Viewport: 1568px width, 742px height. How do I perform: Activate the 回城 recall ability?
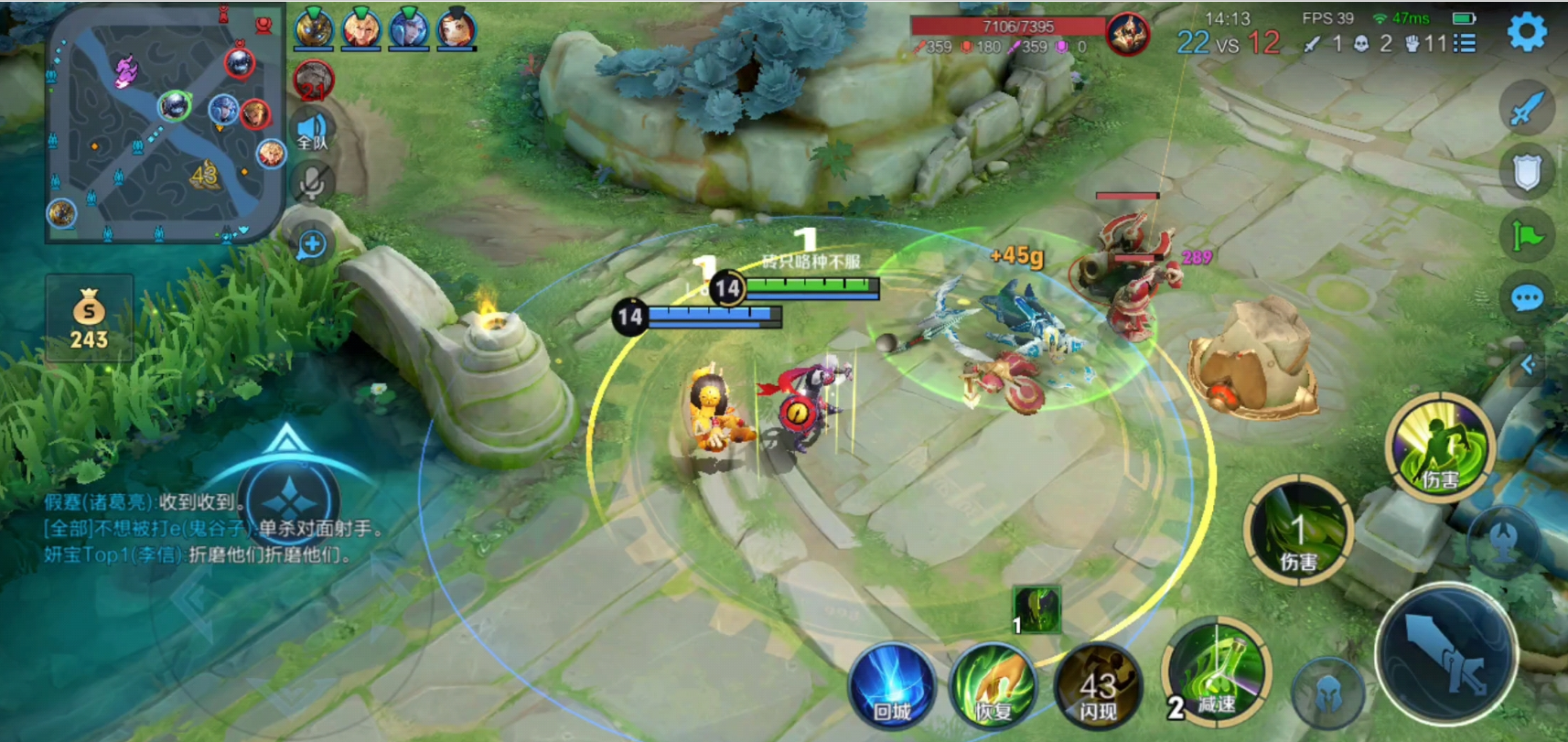pos(891,688)
